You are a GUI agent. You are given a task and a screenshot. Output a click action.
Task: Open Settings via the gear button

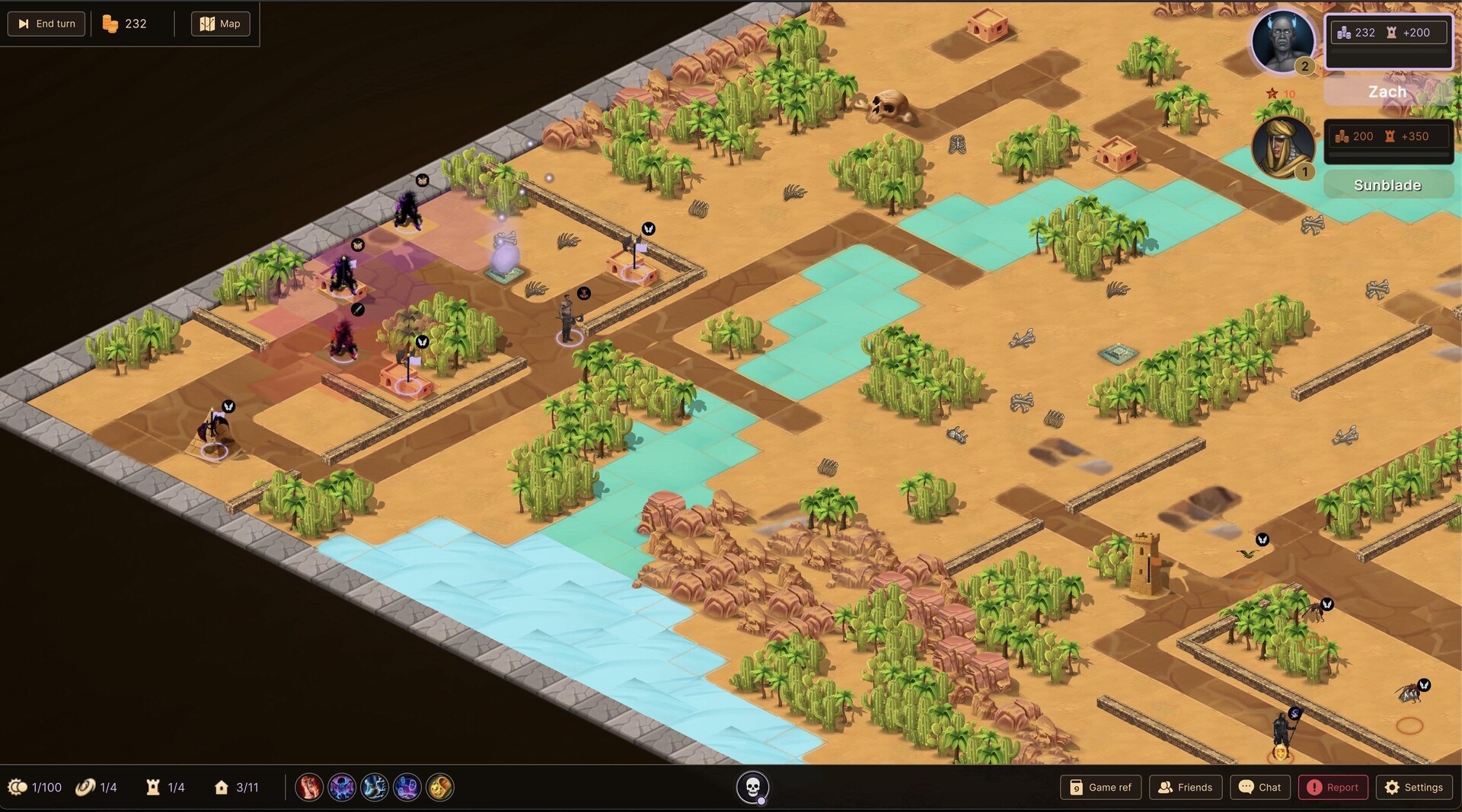(x=1415, y=788)
